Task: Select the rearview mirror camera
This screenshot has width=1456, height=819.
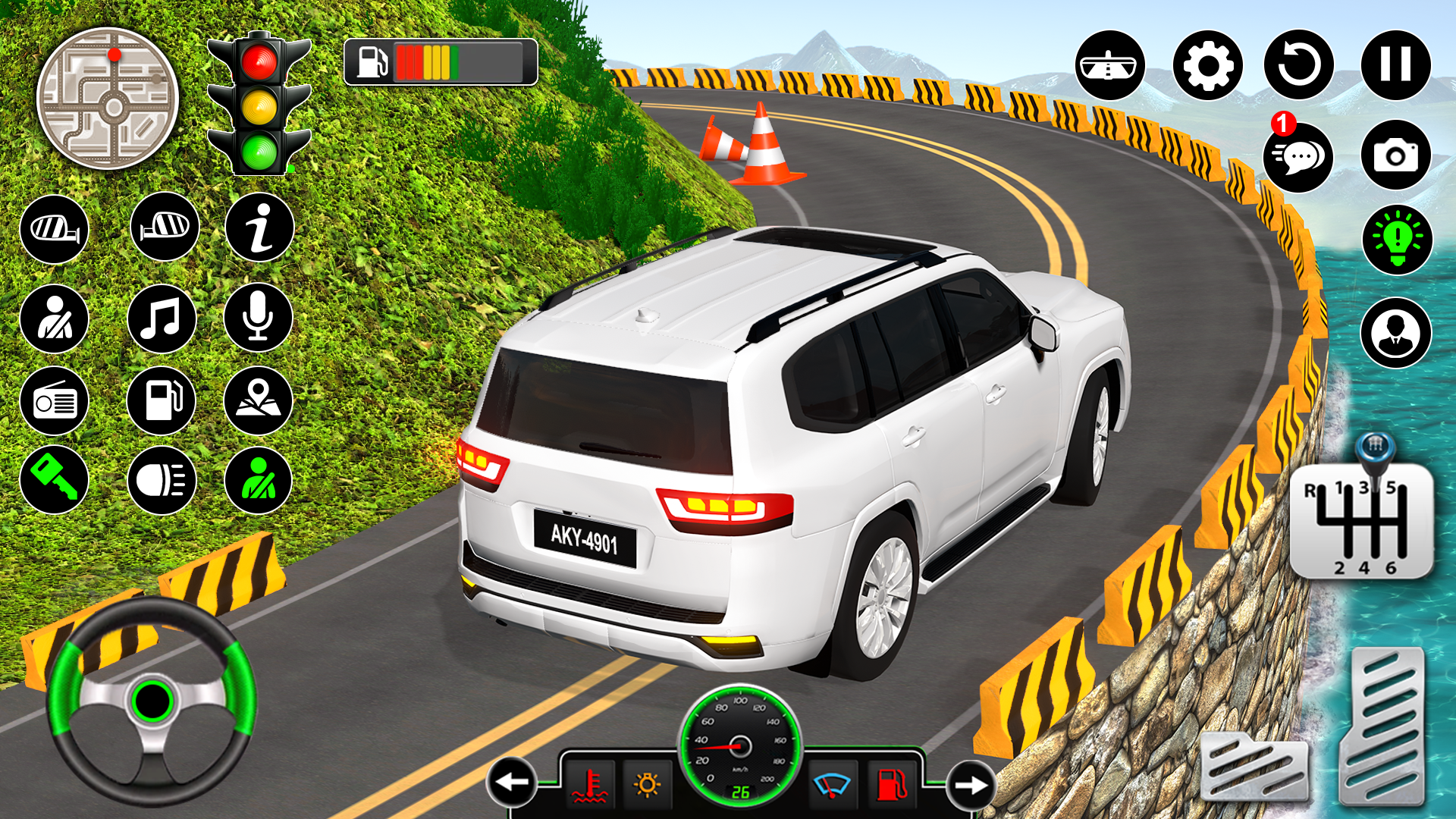Action: tap(1110, 64)
